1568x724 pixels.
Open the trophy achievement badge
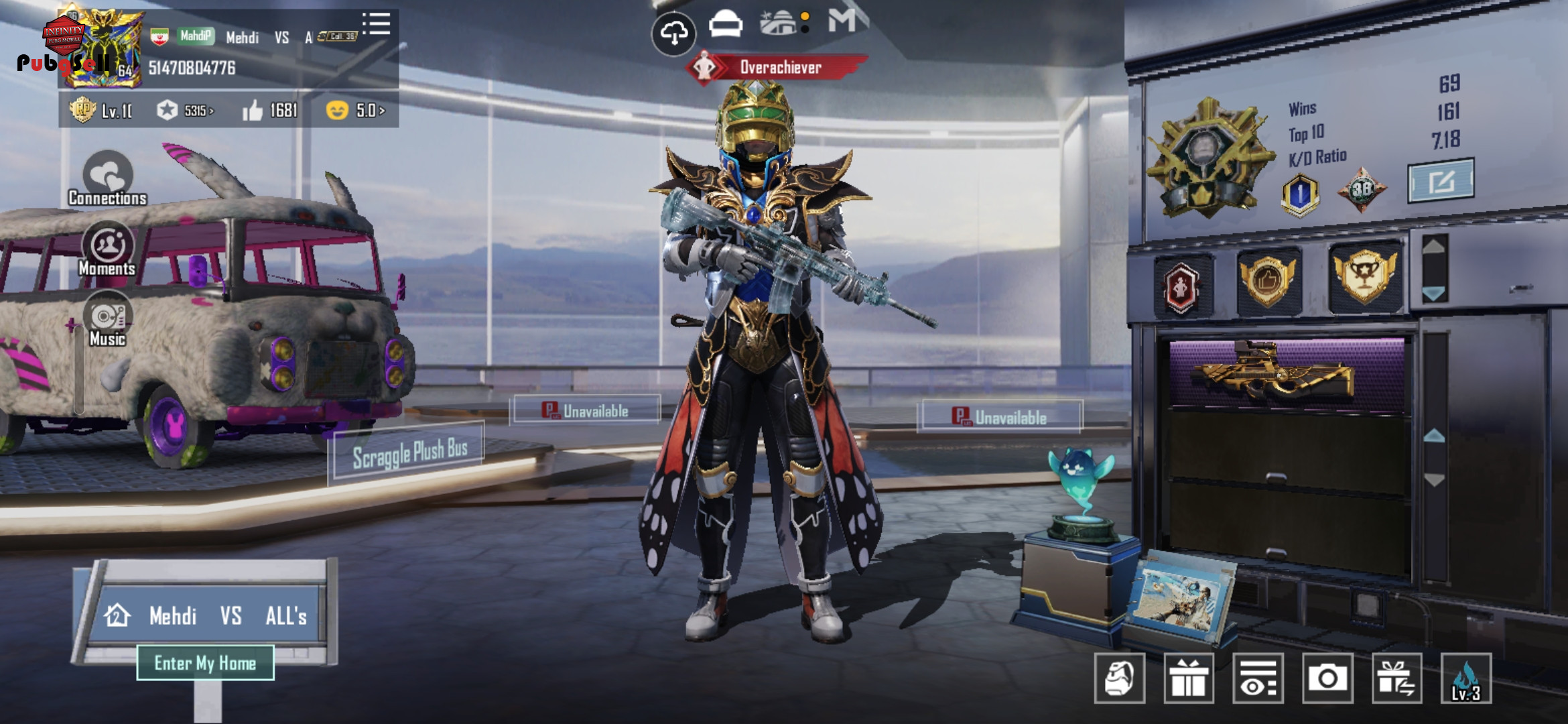(x=1364, y=277)
